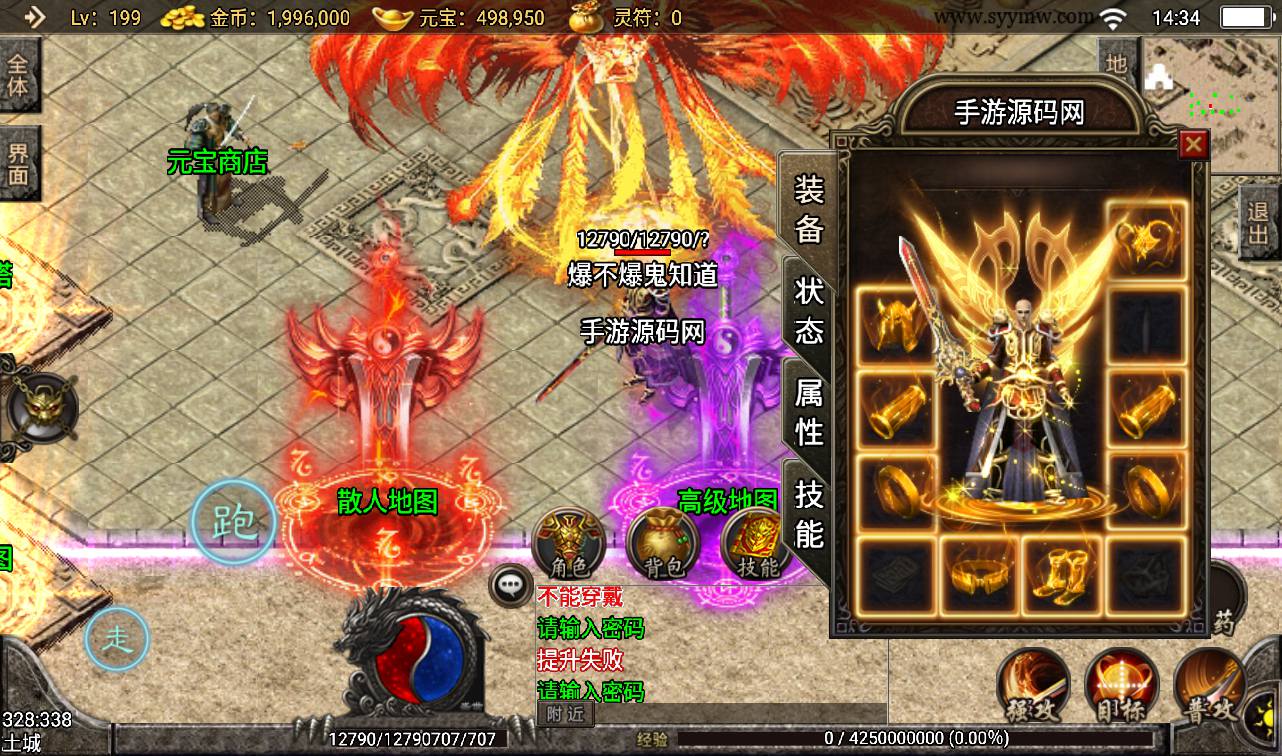This screenshot has width=1282, height=756.
Task: Close the equipment panel with the red X
Action: pos(1192,146)
